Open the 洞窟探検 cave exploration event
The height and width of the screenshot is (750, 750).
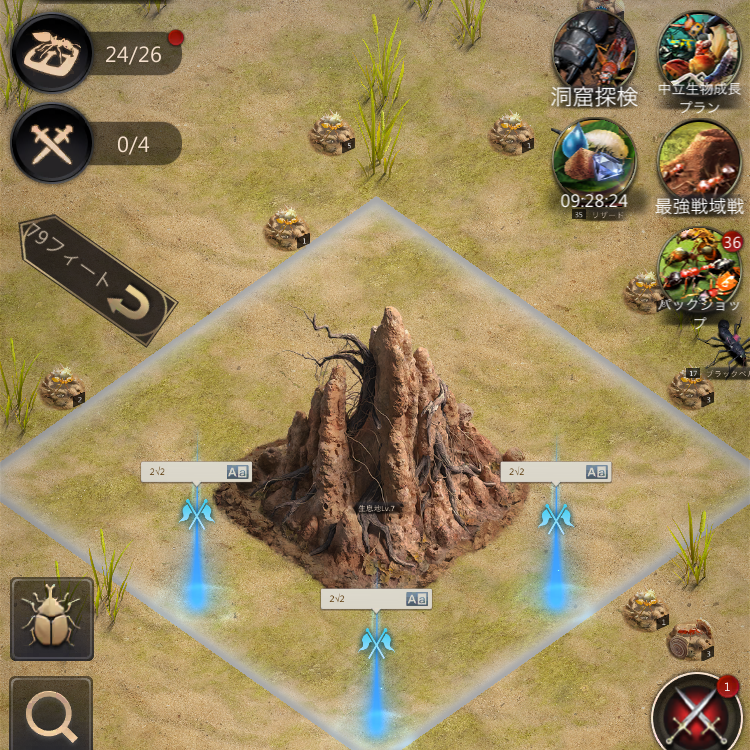[x=594, y=52]
